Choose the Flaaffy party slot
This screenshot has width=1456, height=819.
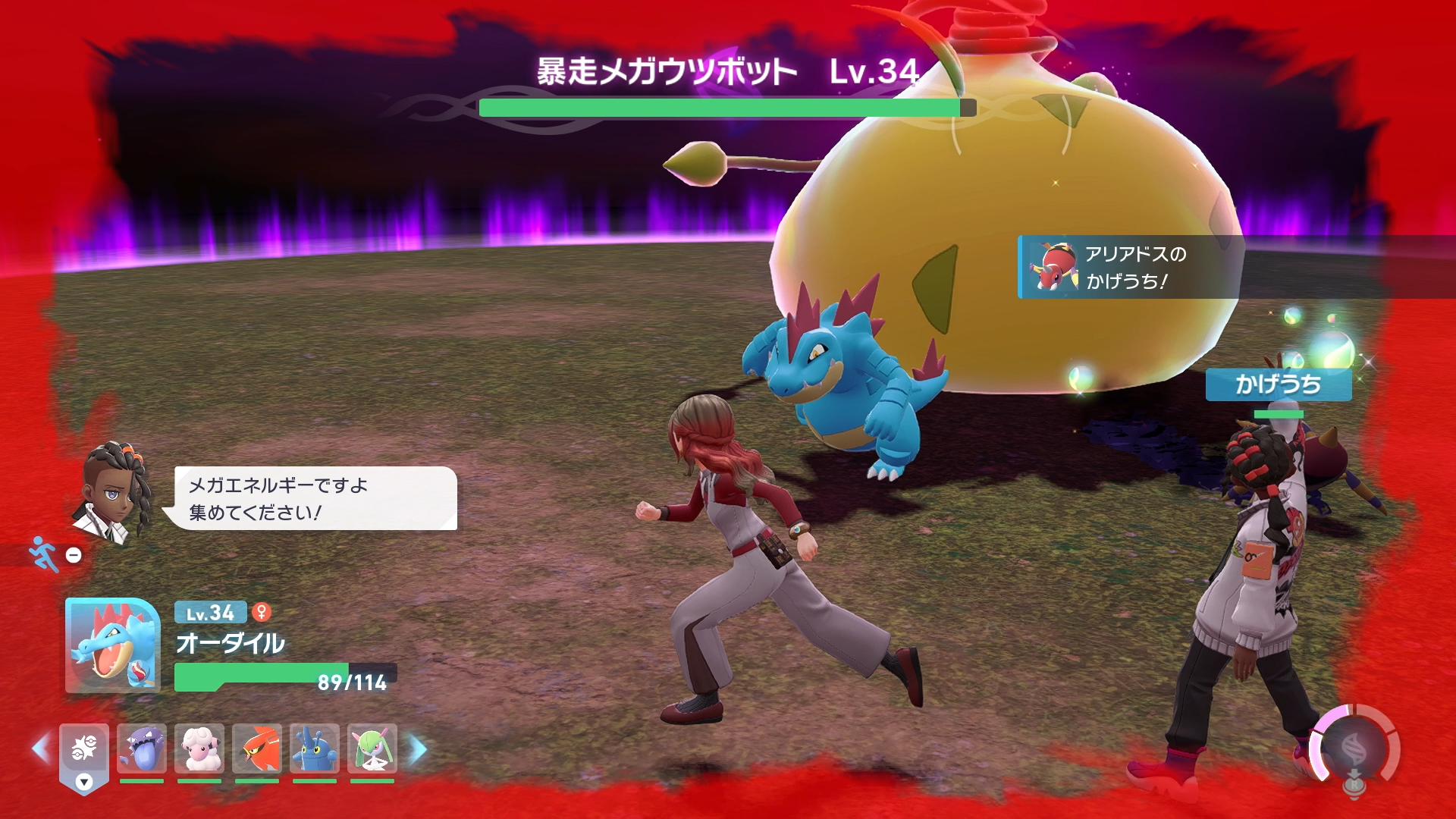199,748
